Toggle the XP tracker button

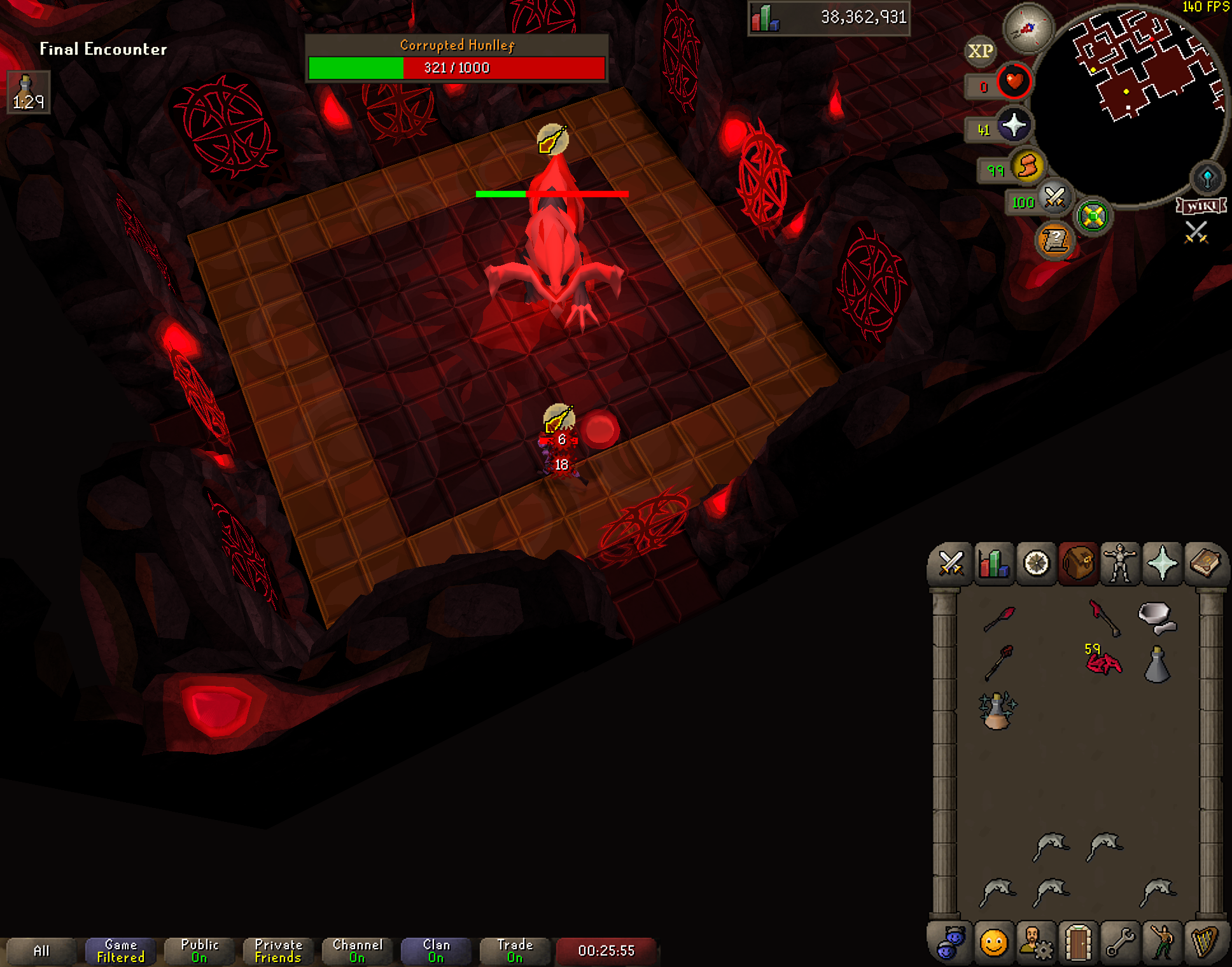(x=980, y=52)
